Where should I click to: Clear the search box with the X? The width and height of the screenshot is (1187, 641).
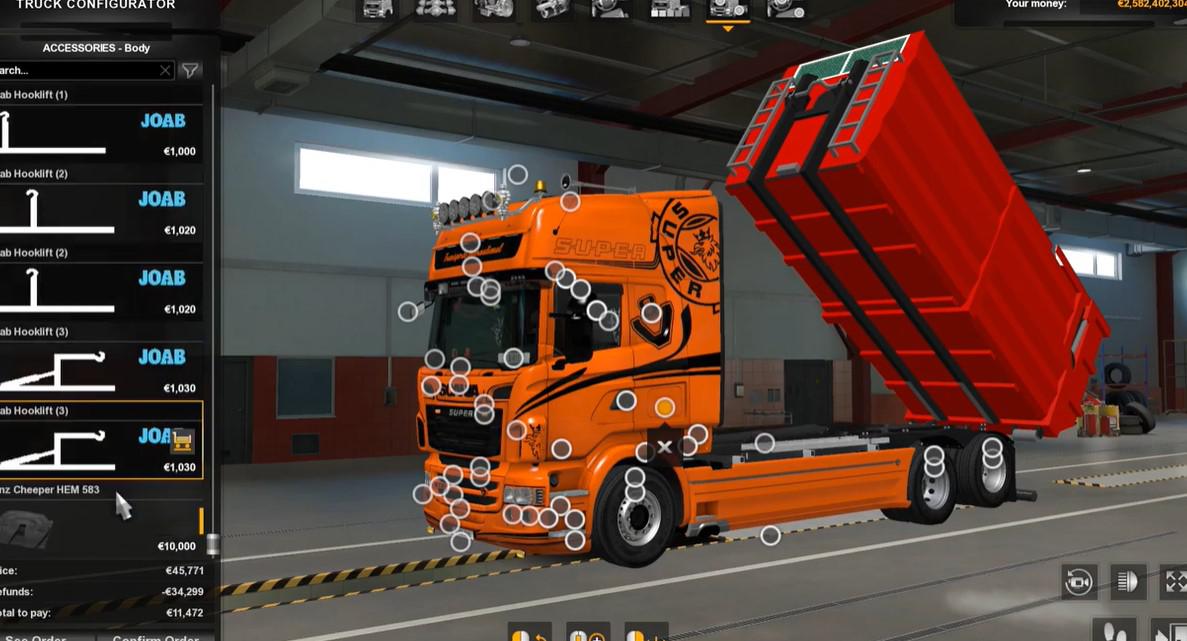click(165, 70)
